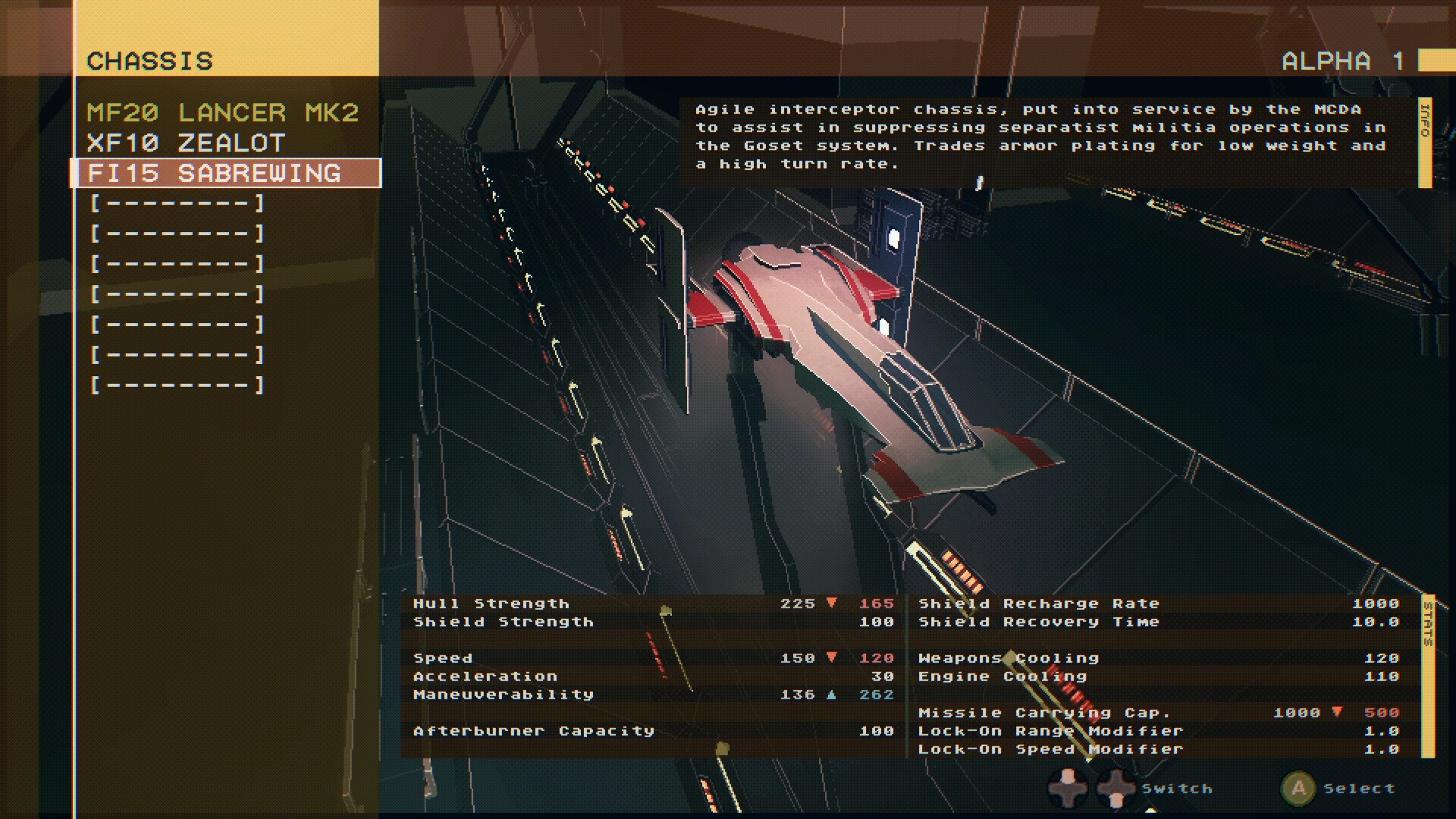This screenshot has height=819, width=1456.
Task: Click the diamond marker on Hull Strength gauge
Action: tap(666, 610)
